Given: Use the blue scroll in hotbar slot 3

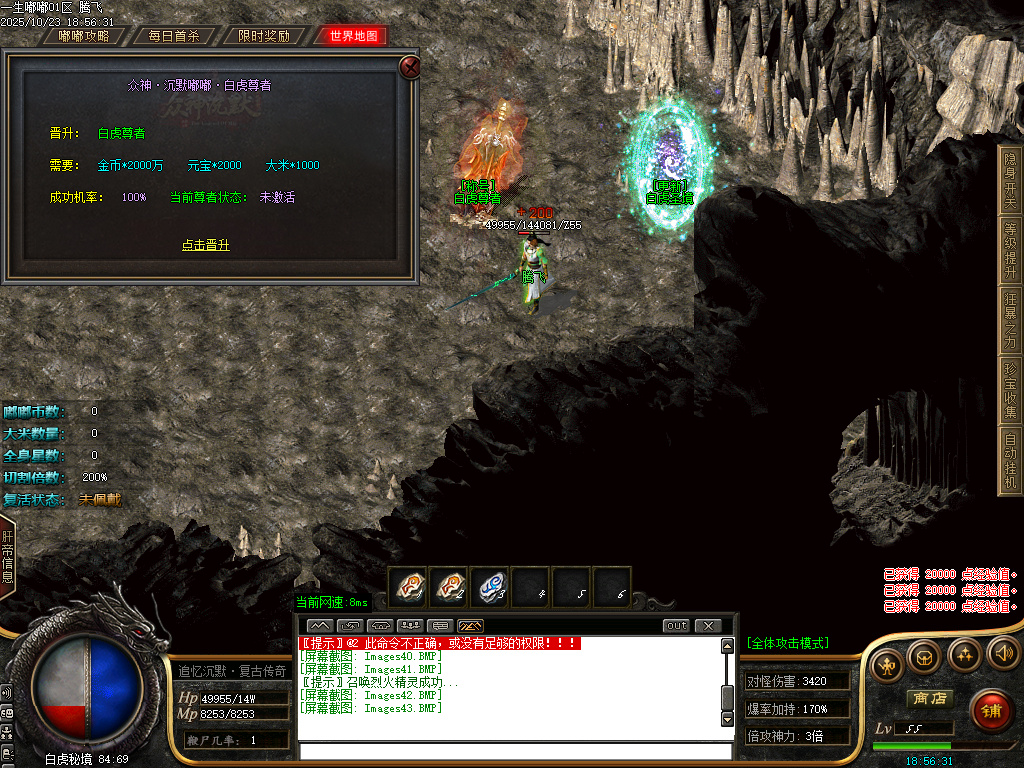Looking at the screenshot, I should point(490,587).
